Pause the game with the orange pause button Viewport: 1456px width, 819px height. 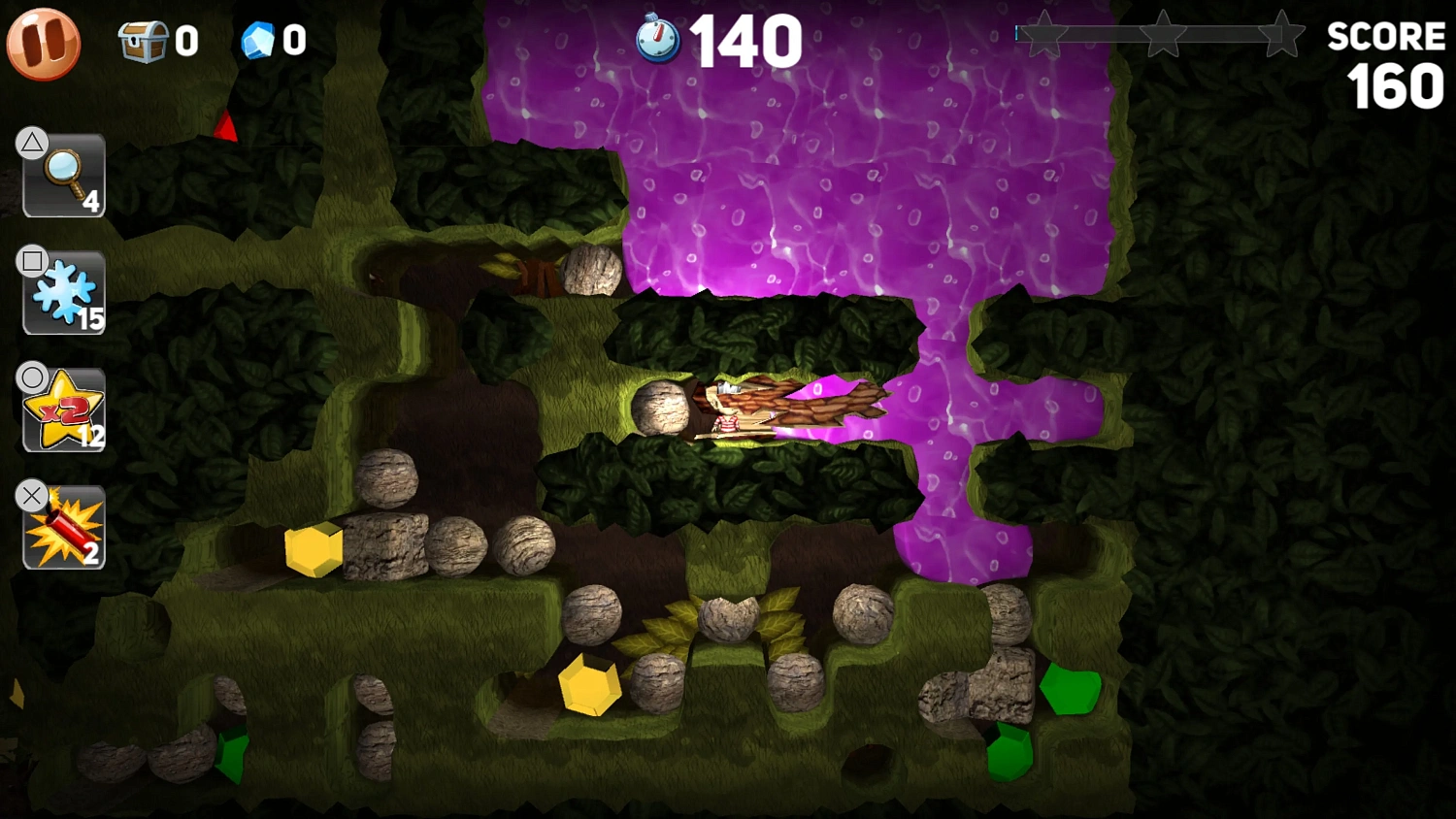pyautogui.click(x=43, y=43)
